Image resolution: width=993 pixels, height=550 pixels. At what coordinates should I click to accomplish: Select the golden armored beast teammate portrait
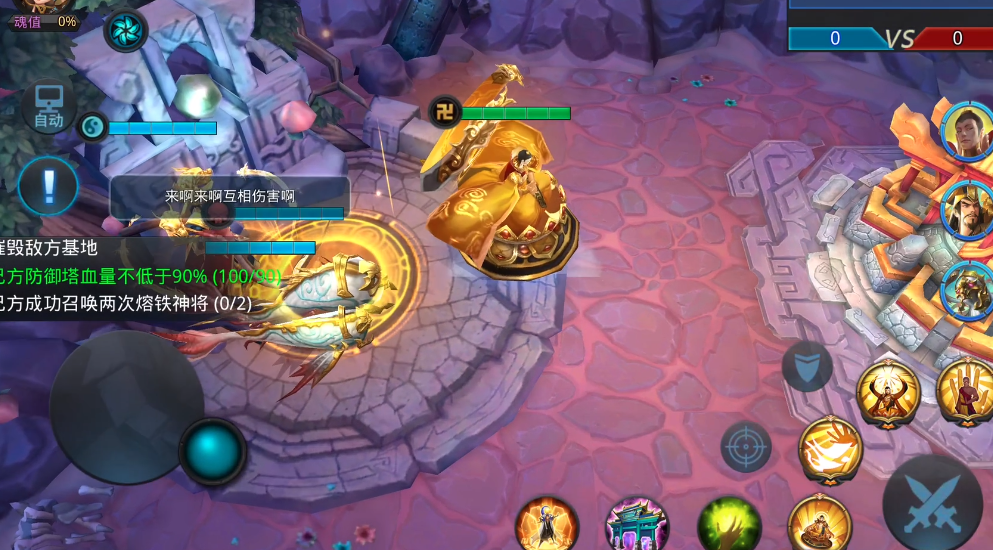966,287
